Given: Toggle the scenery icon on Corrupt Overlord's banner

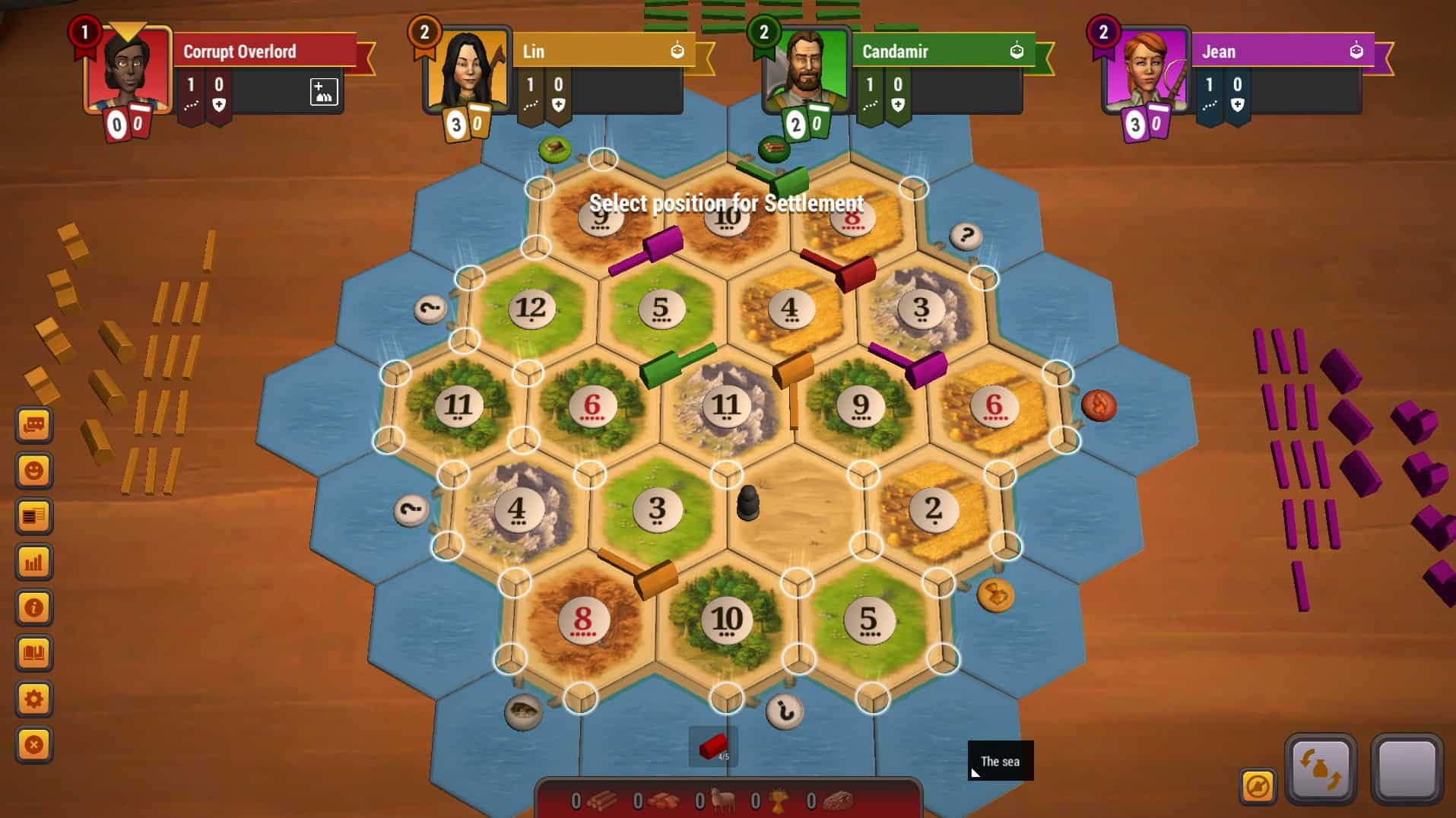Looking at the screenshot, I should [325, 93].
